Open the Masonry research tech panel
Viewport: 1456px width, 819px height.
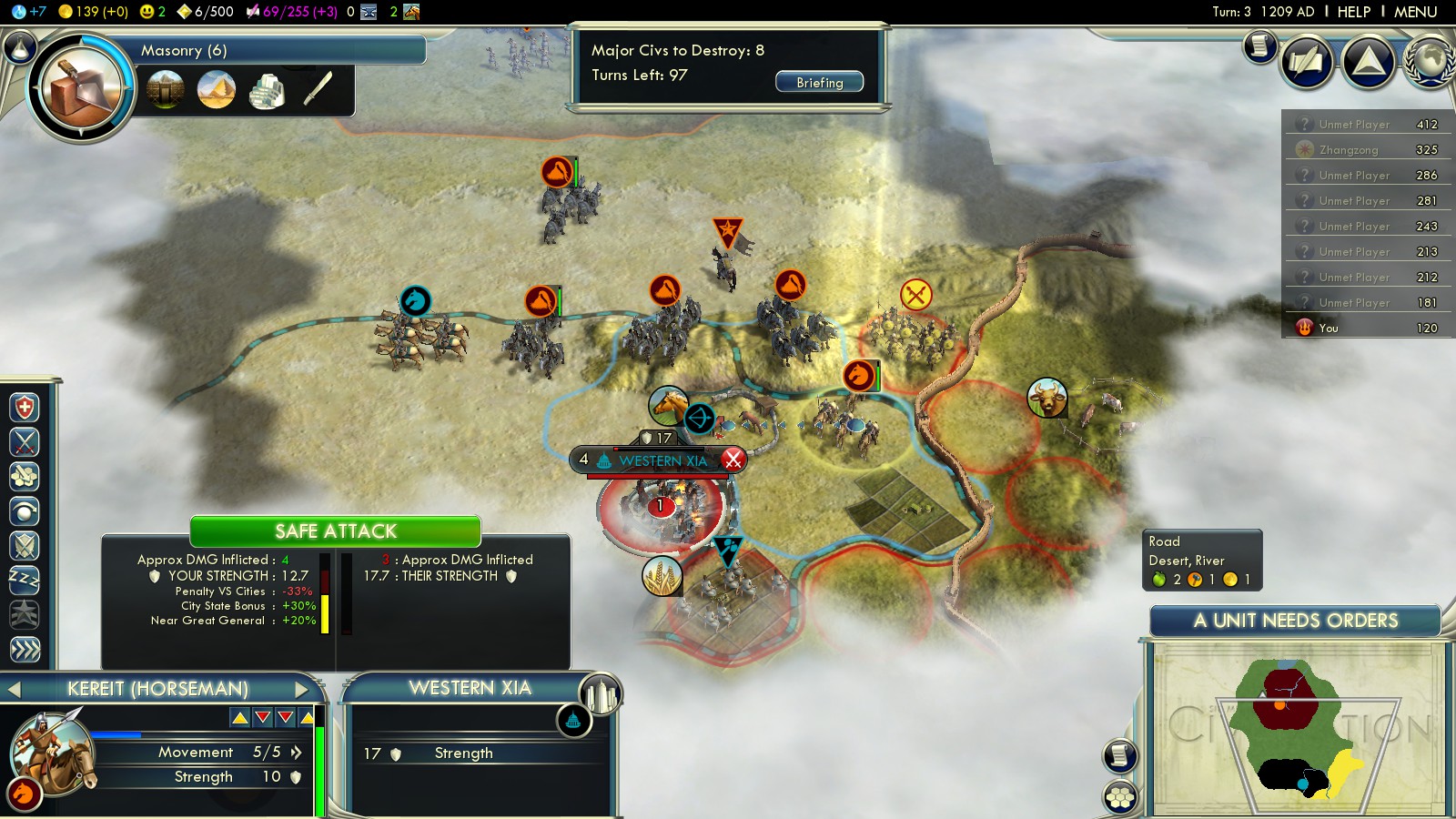coord(80,87)
